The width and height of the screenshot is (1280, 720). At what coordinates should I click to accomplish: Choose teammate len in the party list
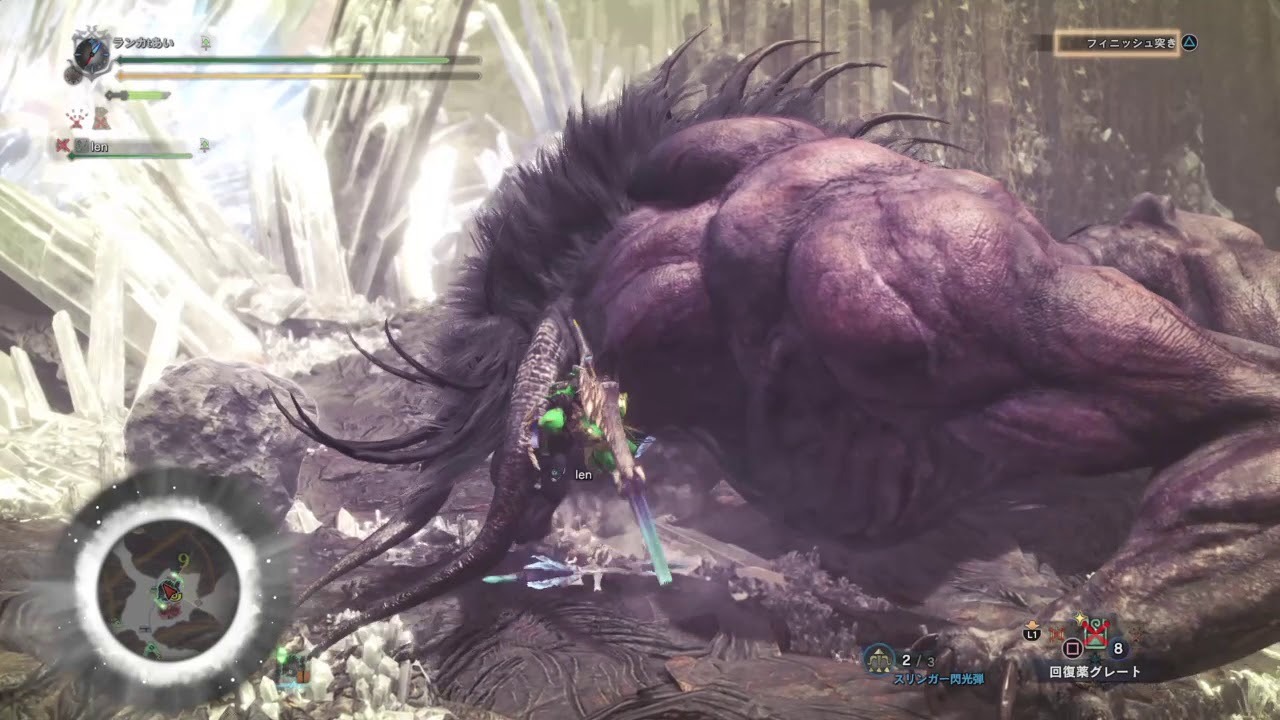[x=99, y=147]
